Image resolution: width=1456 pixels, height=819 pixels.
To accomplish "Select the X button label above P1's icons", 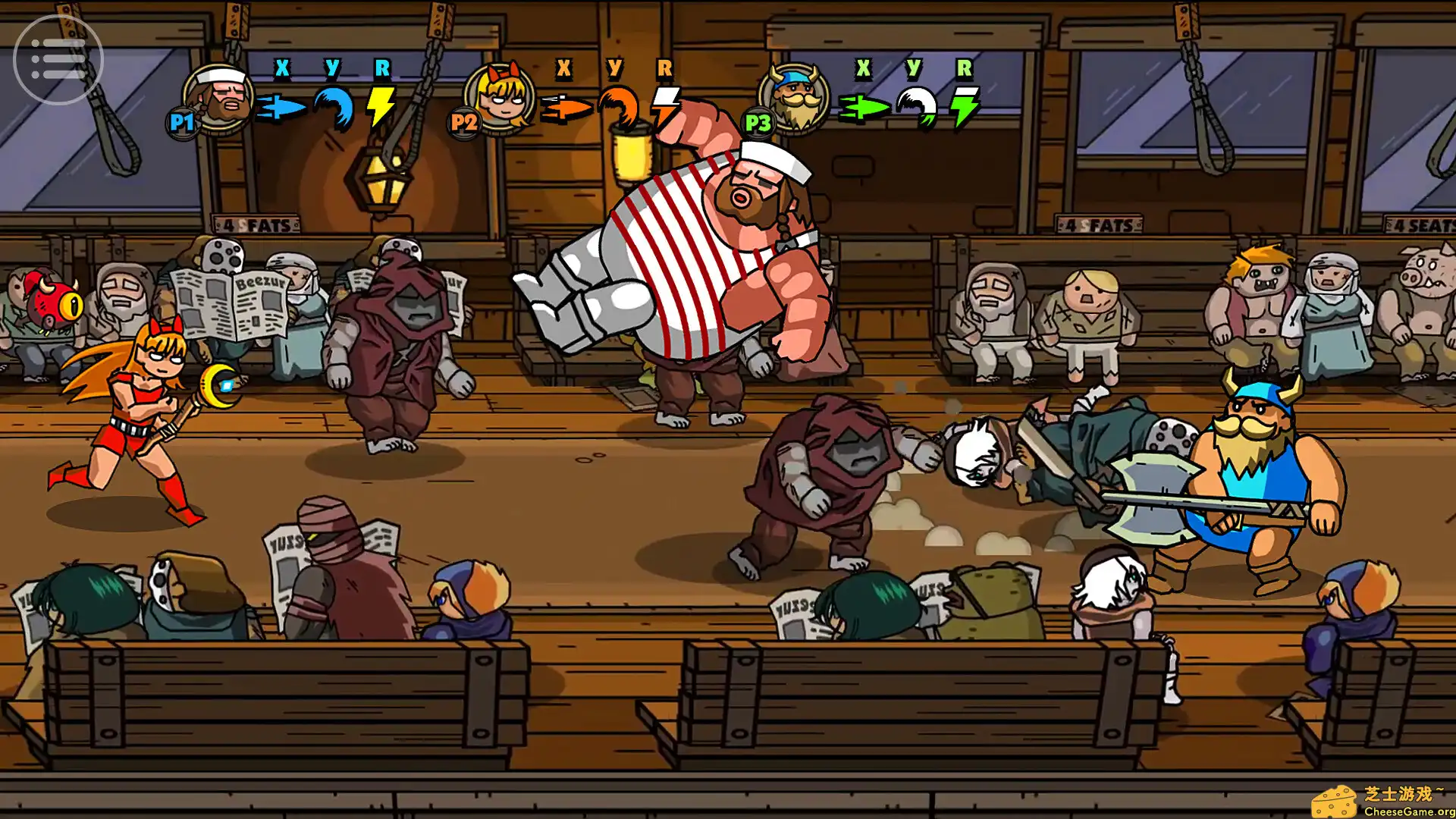I will click(282, 68).
